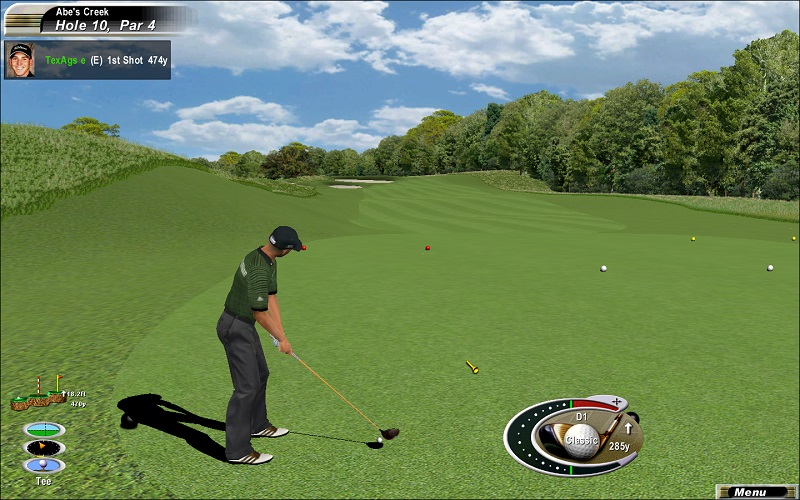Viewport: 800px width, 500px height.
Task: Click the crosshair icon atop the swing meter
Action: [x=615, y=402]
